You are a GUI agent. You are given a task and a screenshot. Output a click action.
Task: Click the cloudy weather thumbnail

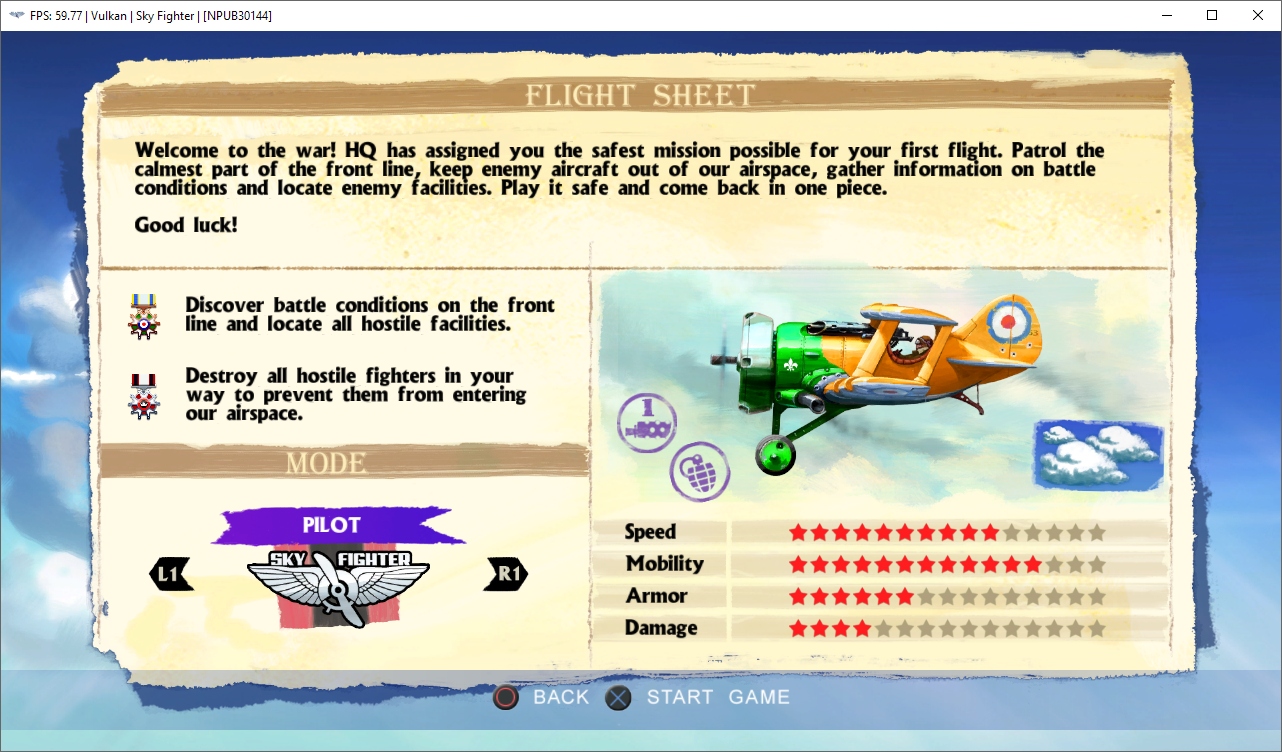(1098, 454)
